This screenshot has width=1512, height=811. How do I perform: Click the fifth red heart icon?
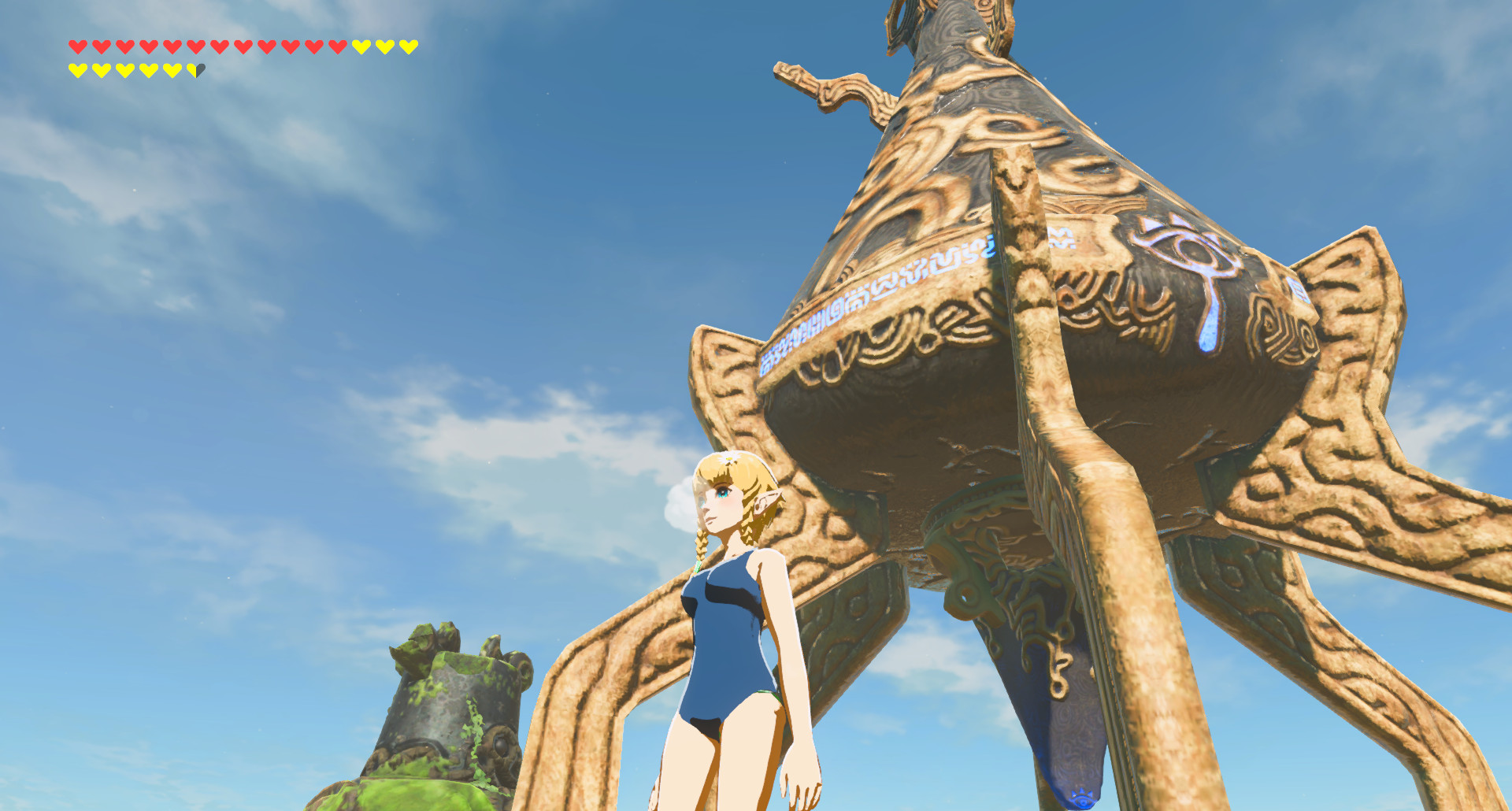tap(172, 45)
